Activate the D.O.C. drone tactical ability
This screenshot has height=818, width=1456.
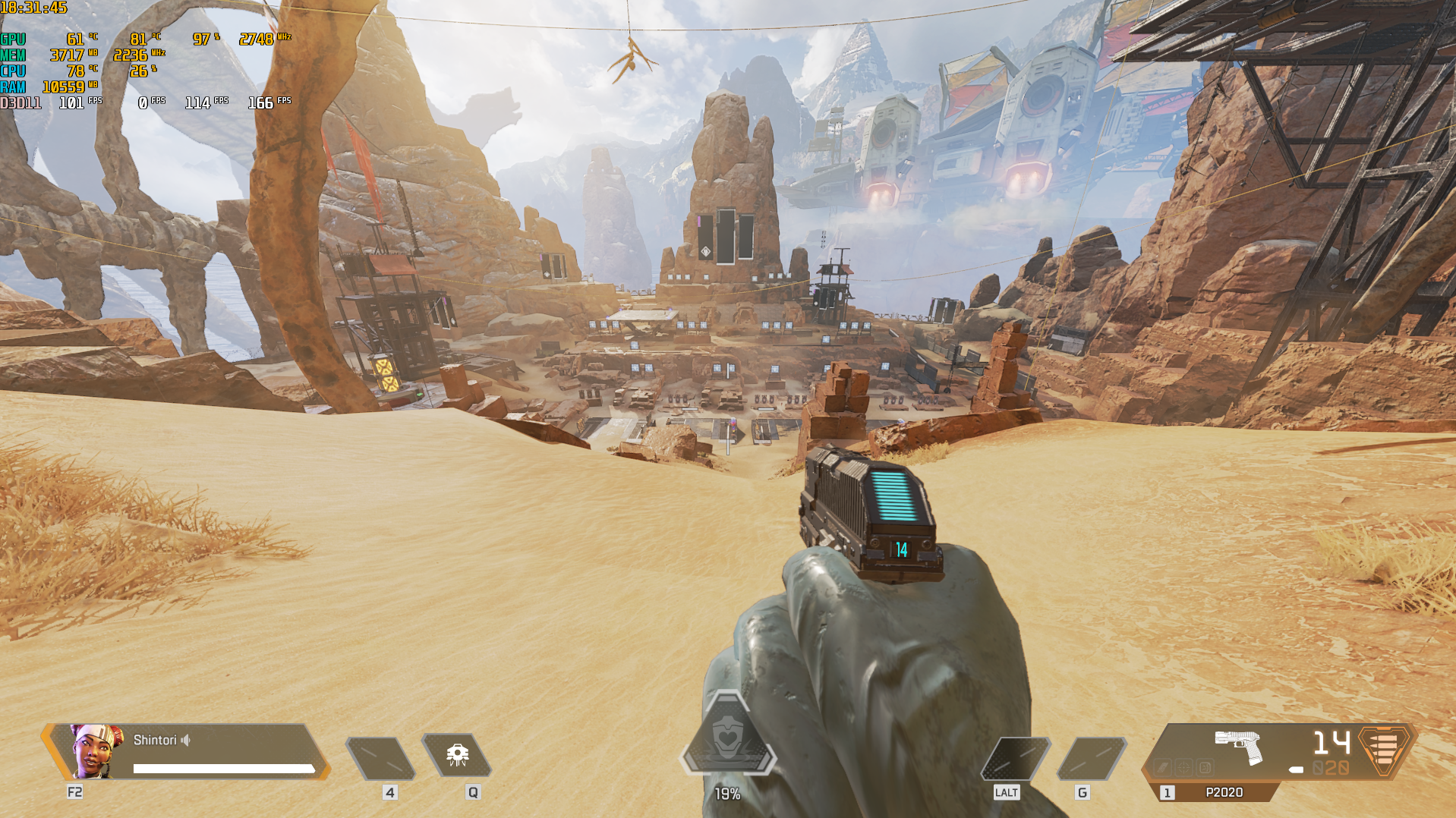457,755
